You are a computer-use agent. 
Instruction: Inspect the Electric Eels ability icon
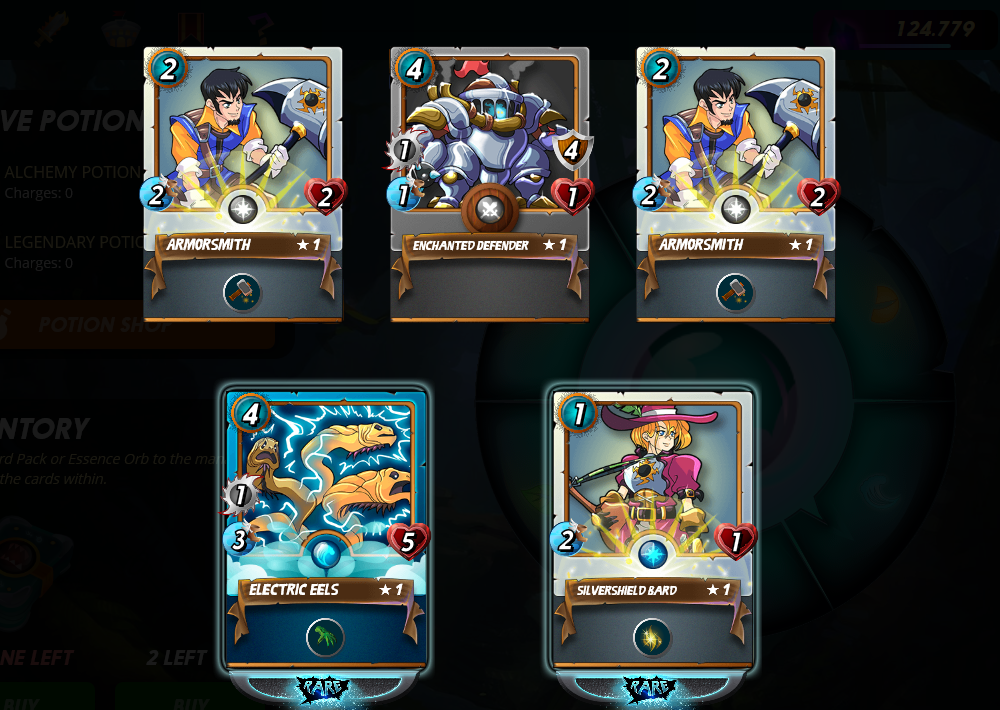(x=325, y=637)
